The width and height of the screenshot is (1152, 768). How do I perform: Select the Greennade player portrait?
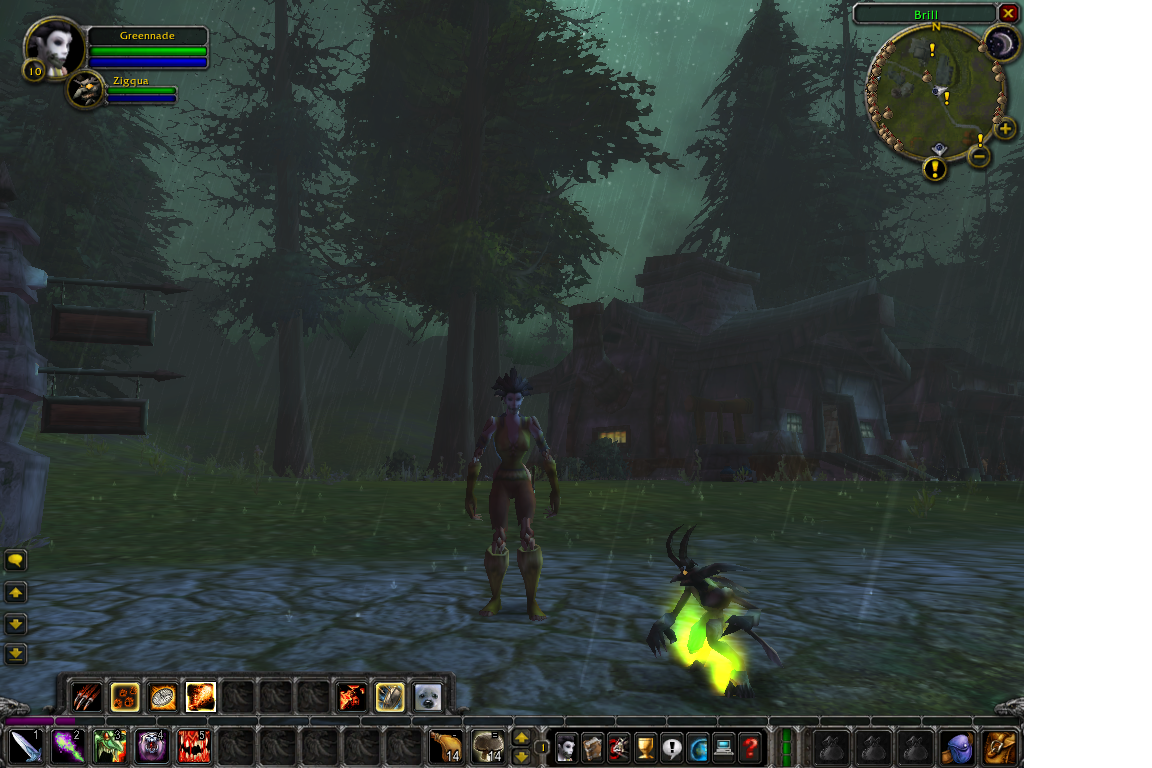point(54,45)
